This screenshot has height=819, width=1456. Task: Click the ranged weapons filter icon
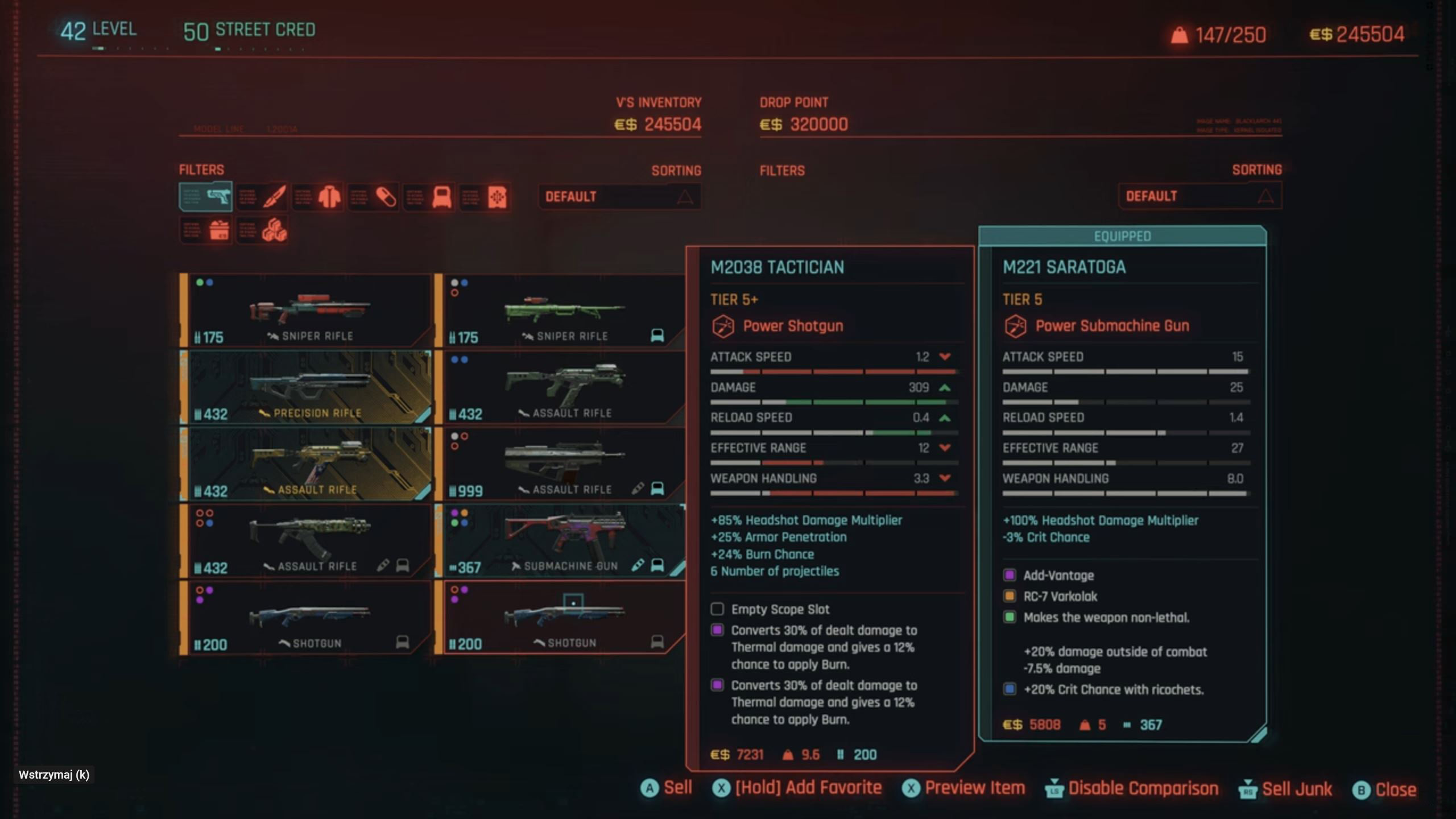tap(206, 196)
